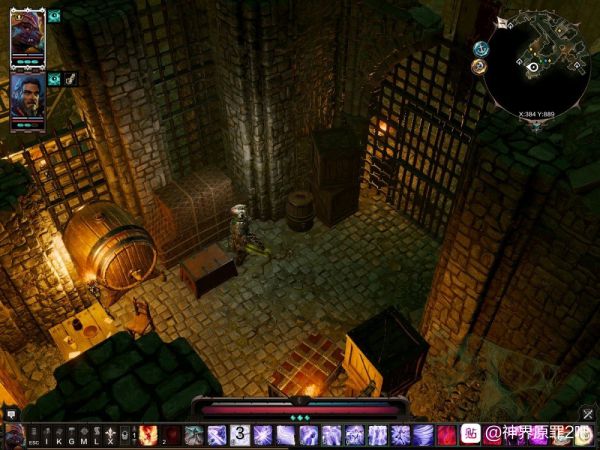Click the hotbar button labeled K
The height and width of the screenshot is (450, 600).
point(59,436)
